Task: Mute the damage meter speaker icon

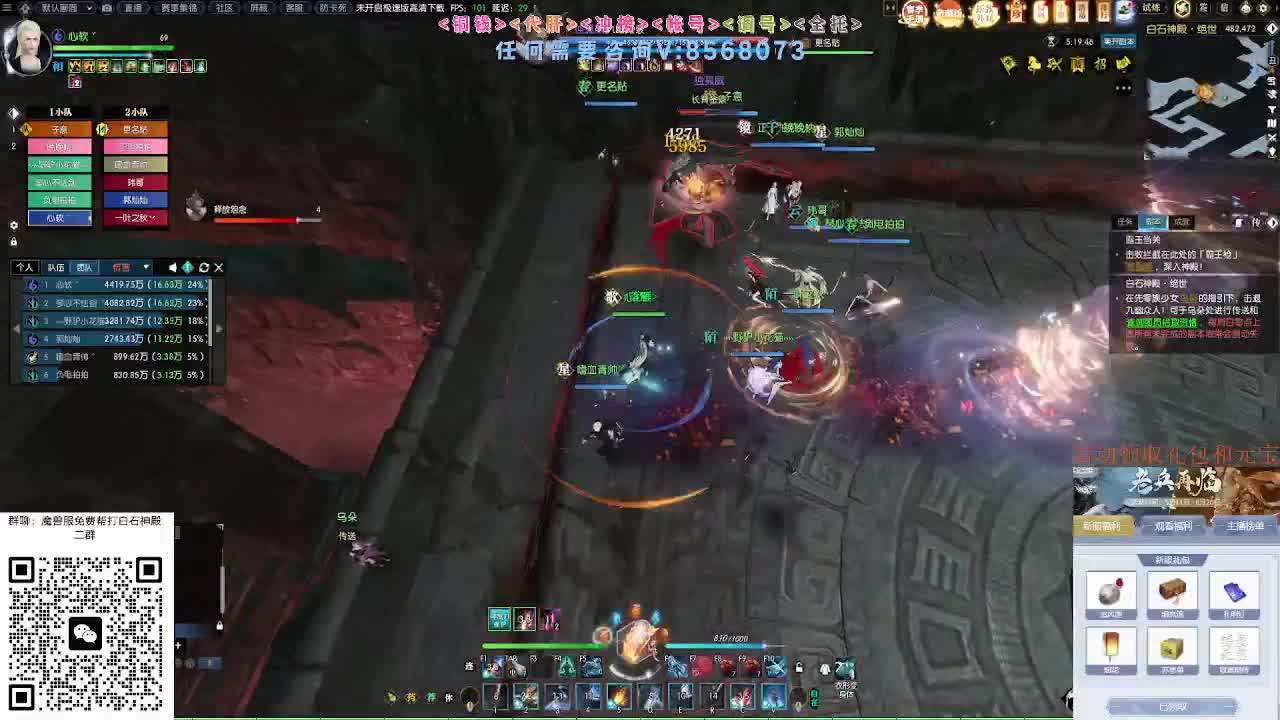Action: point(173,267)
